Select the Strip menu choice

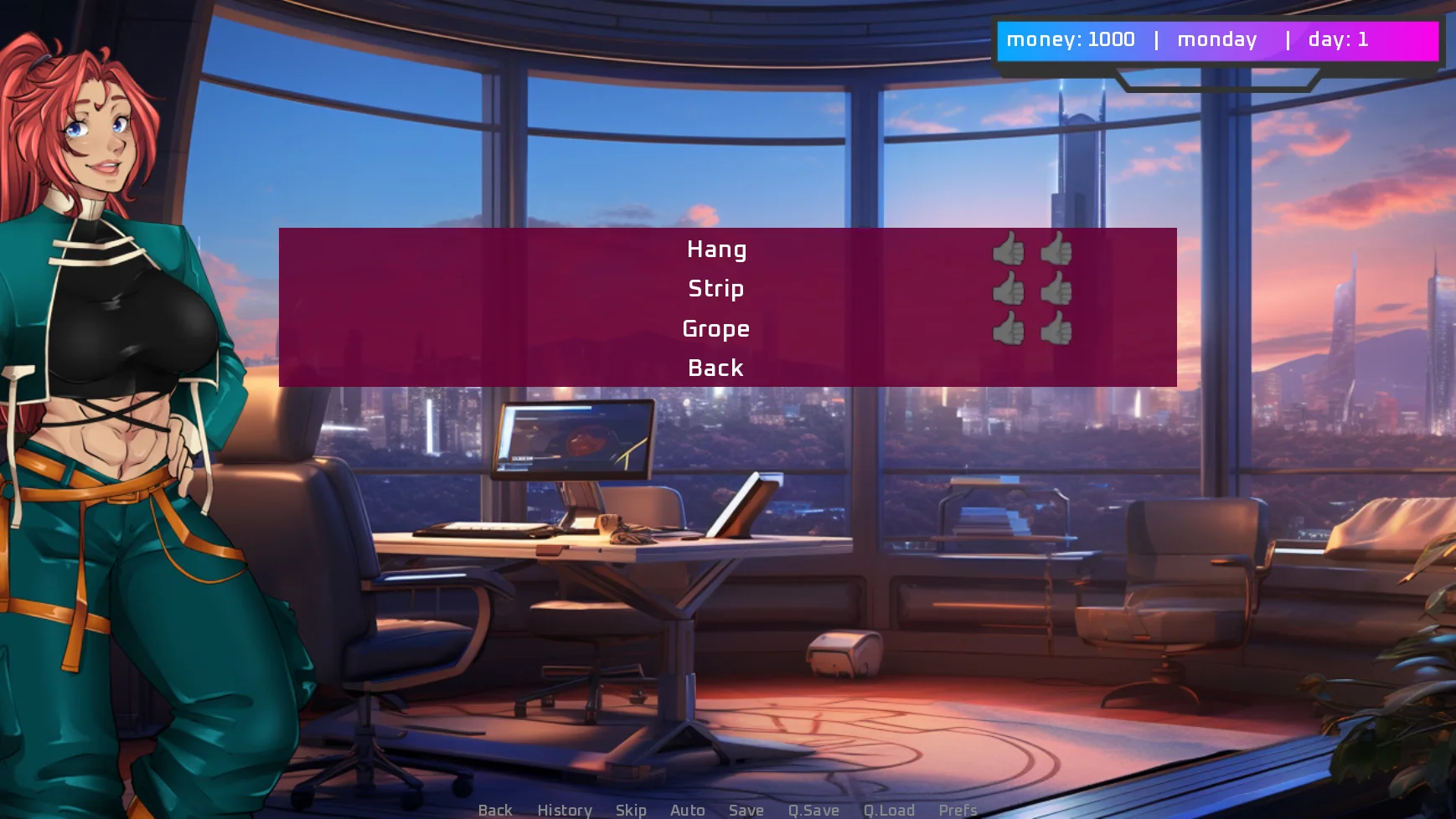(716, 289)
